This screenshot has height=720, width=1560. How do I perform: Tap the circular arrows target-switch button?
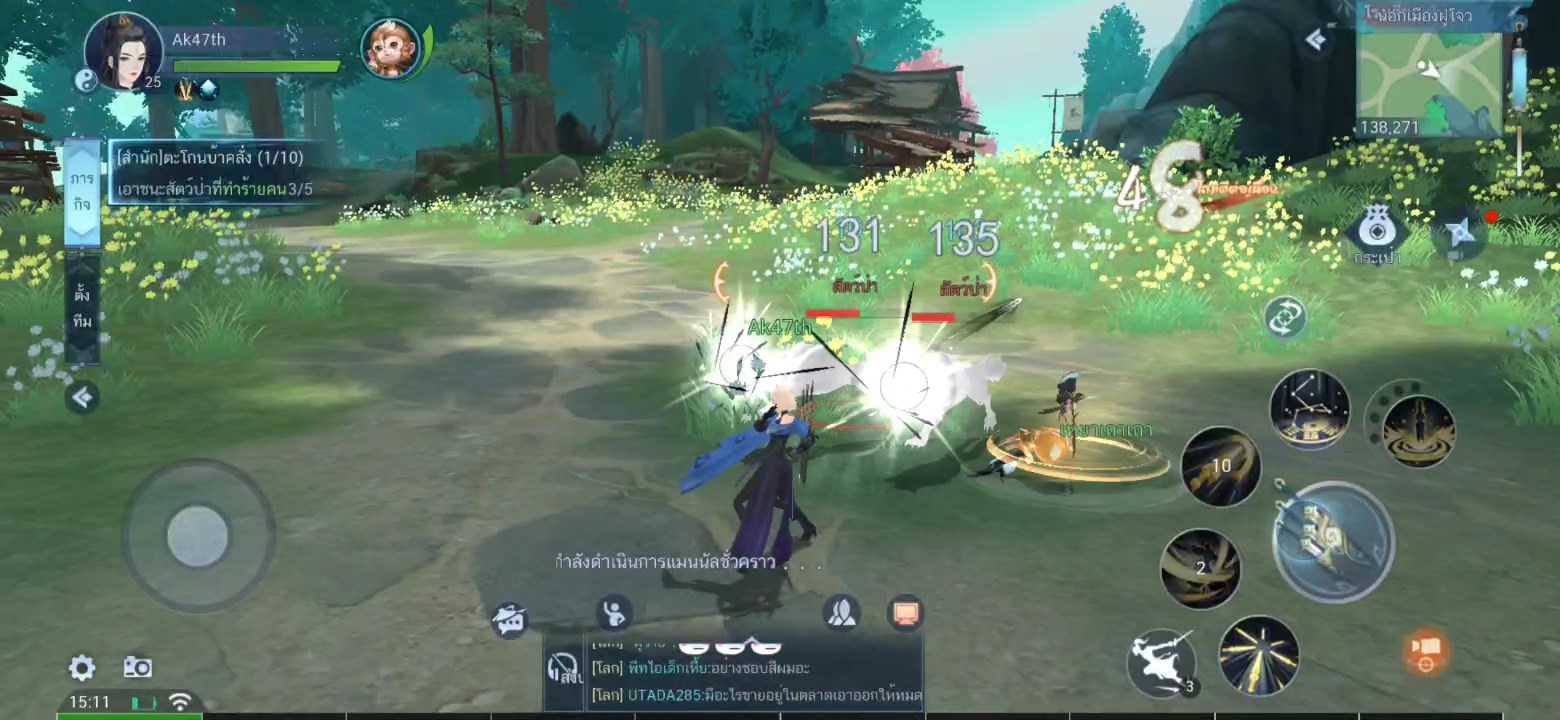click(1285, 317)
